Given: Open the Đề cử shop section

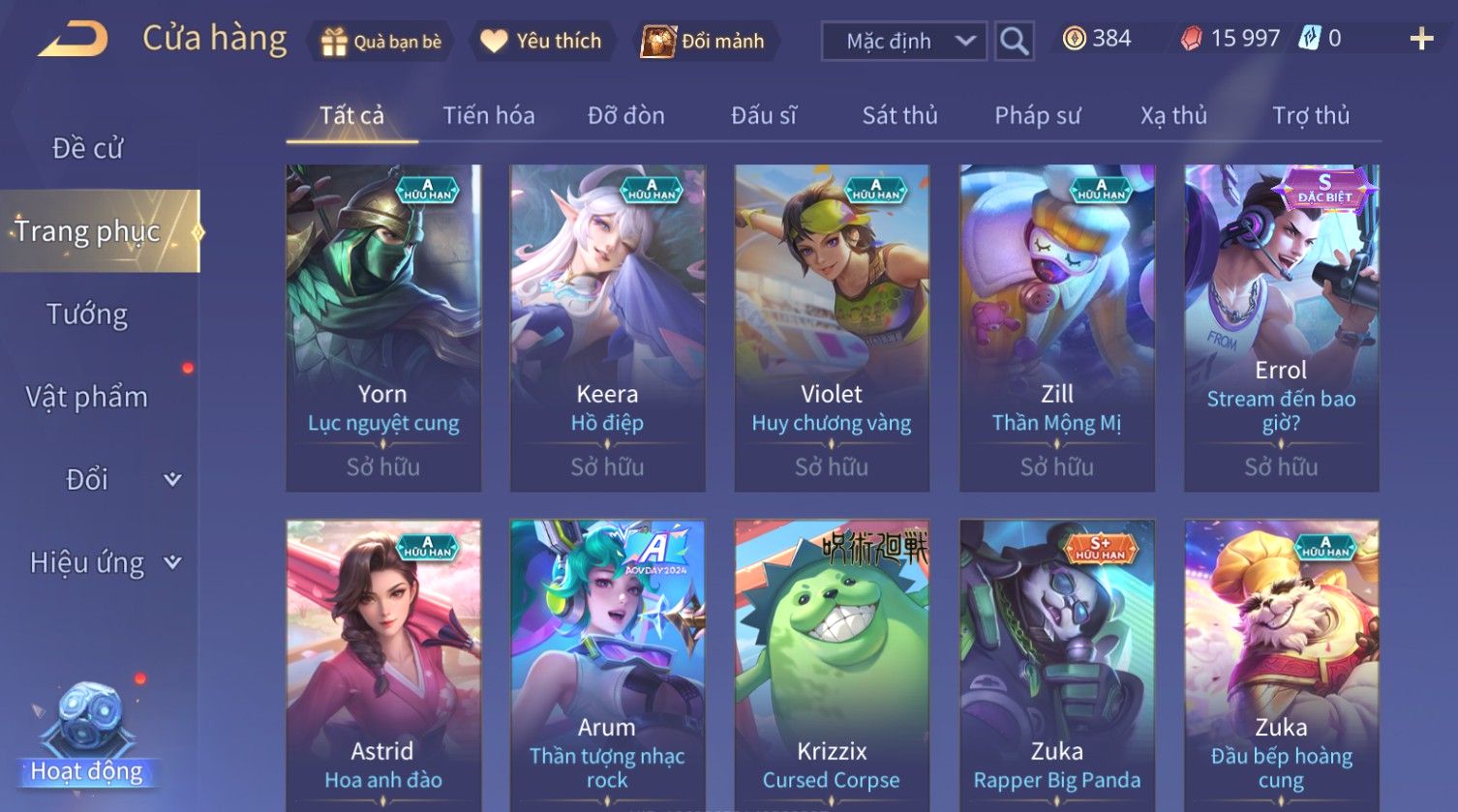Looking at the screenshot, I should [x=87, y=148].
